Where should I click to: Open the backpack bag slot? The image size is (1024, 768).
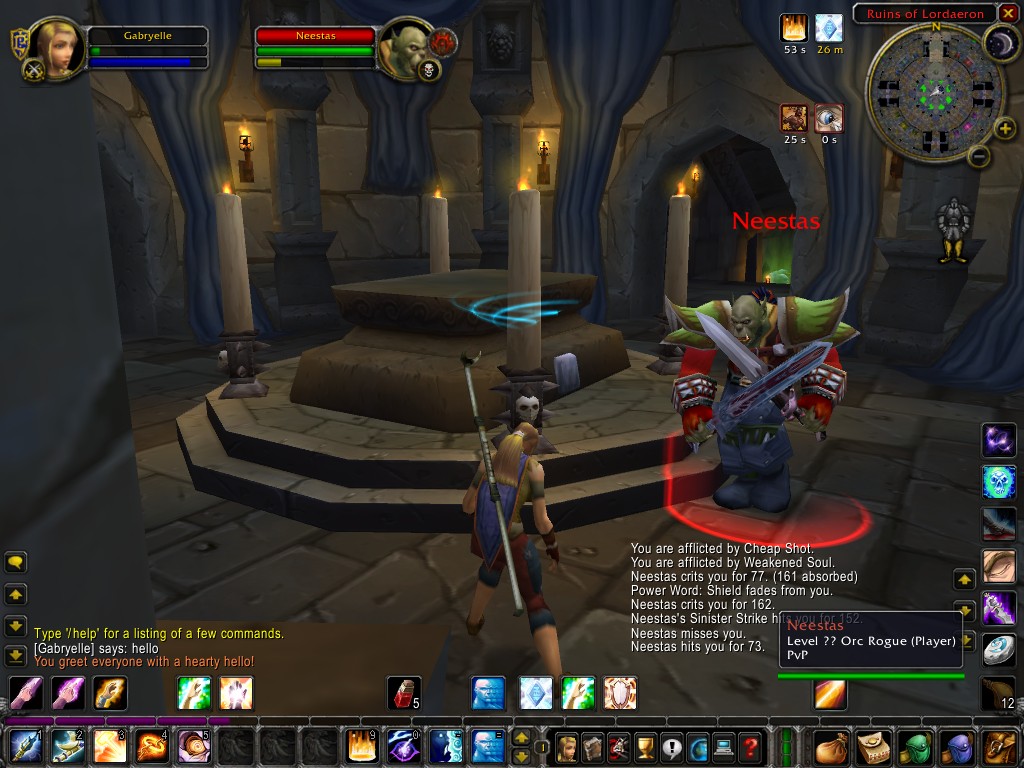point(1000,747)
